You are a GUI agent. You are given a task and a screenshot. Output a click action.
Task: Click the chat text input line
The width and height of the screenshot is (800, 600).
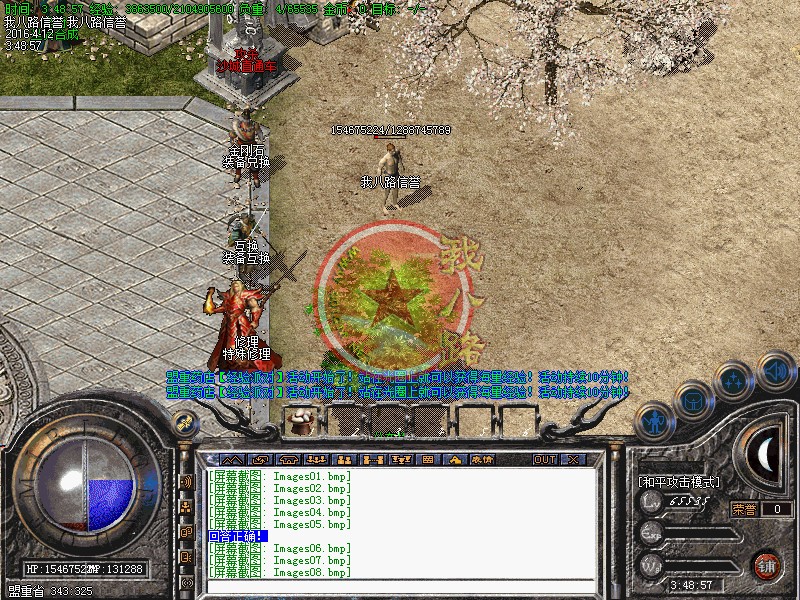(400, 587)
